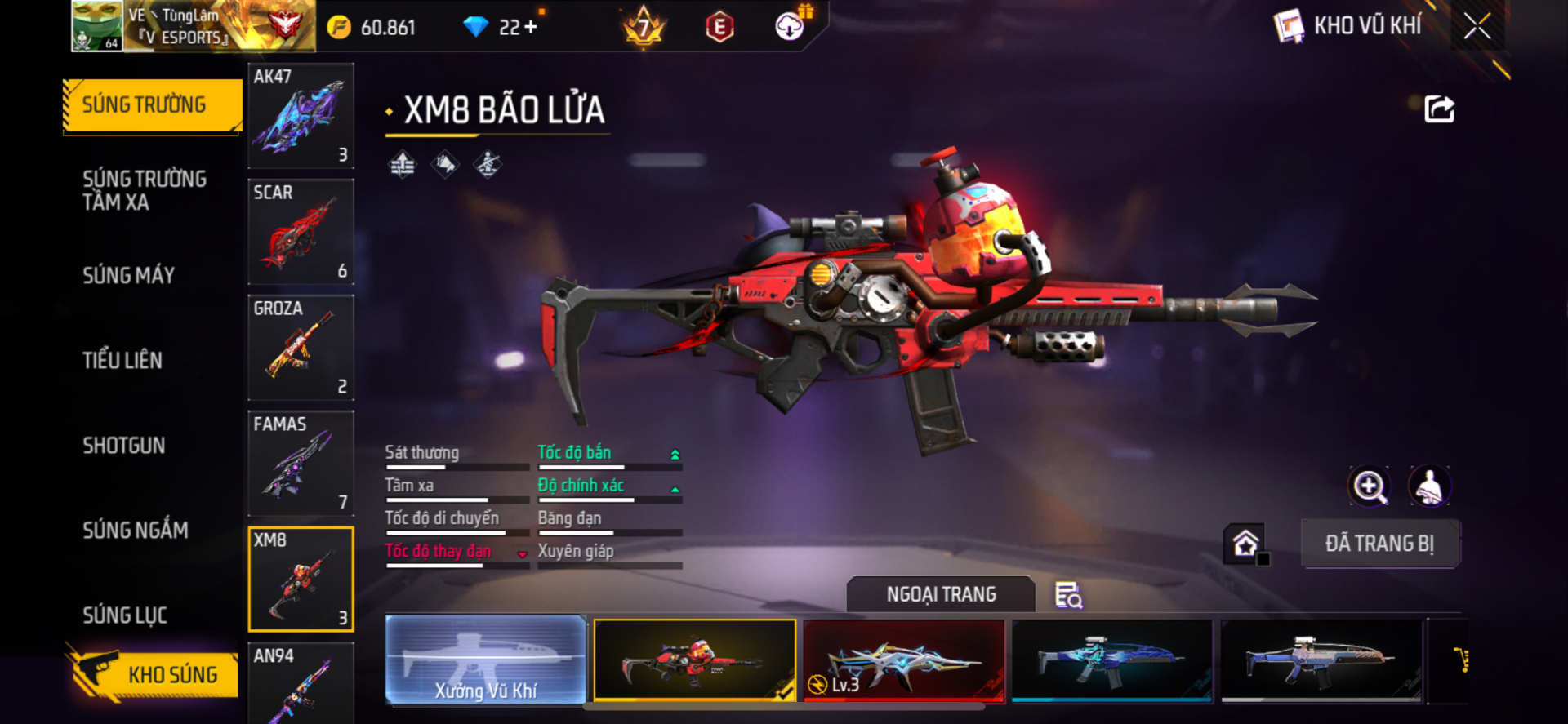1568x724 pixels.
Task: Select the FAMAS weapon tile
Action: coord(301,464)
